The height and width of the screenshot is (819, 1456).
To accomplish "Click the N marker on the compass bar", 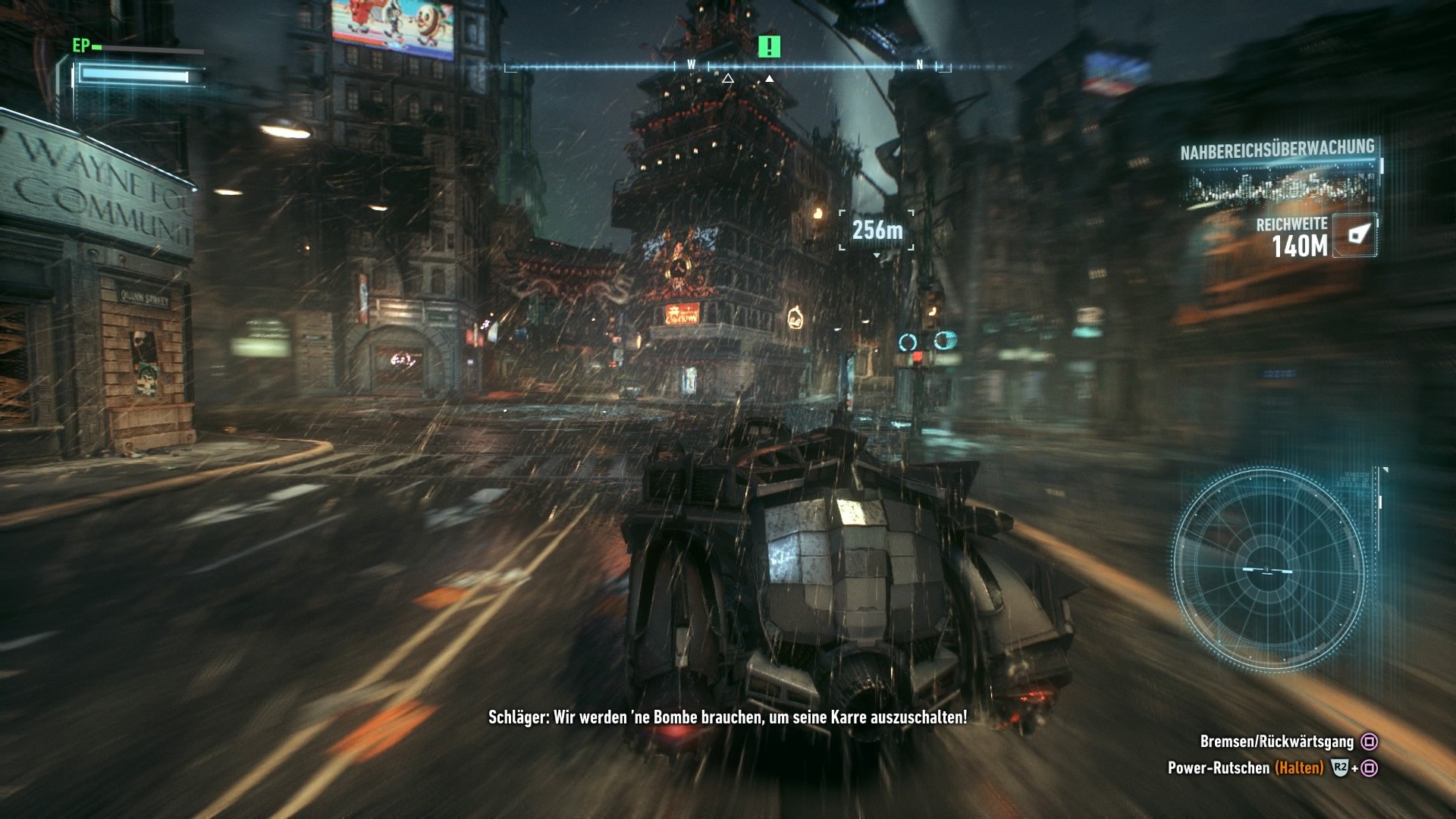I will point(919,65).
